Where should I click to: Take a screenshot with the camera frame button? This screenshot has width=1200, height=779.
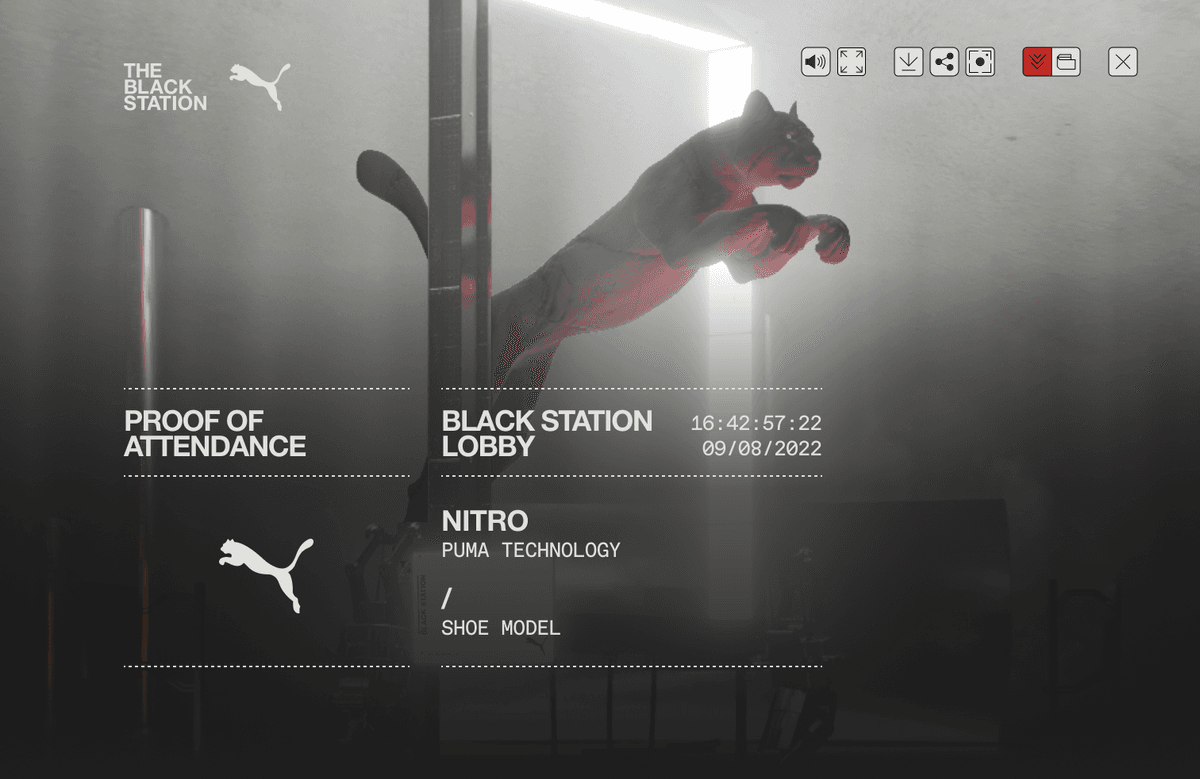pos(980,62)
